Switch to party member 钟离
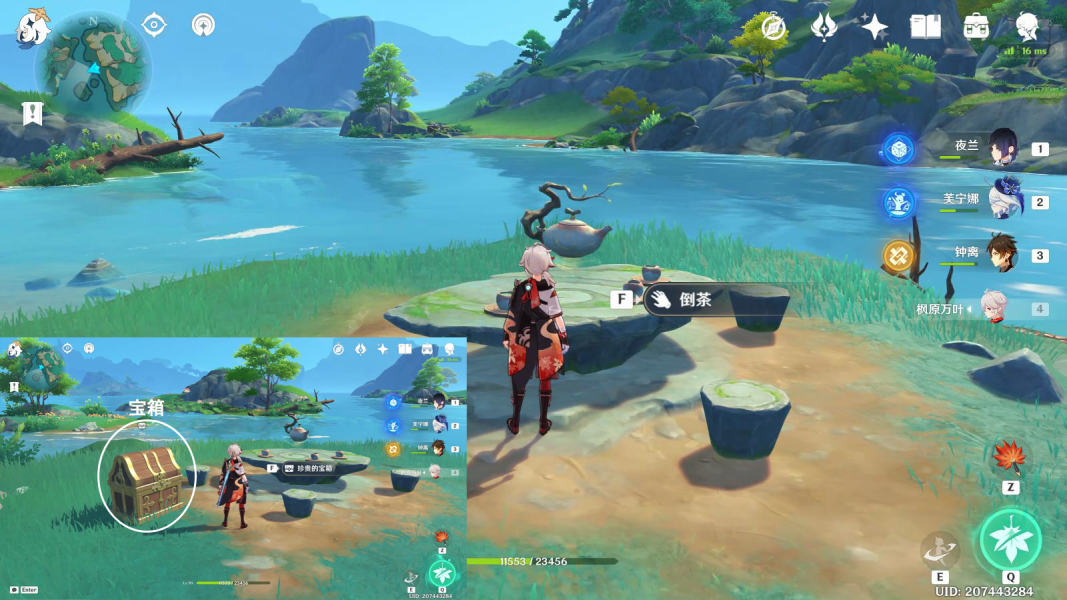The width and height of the screenshot is (1067, 600). click(x=1001, y=254)
